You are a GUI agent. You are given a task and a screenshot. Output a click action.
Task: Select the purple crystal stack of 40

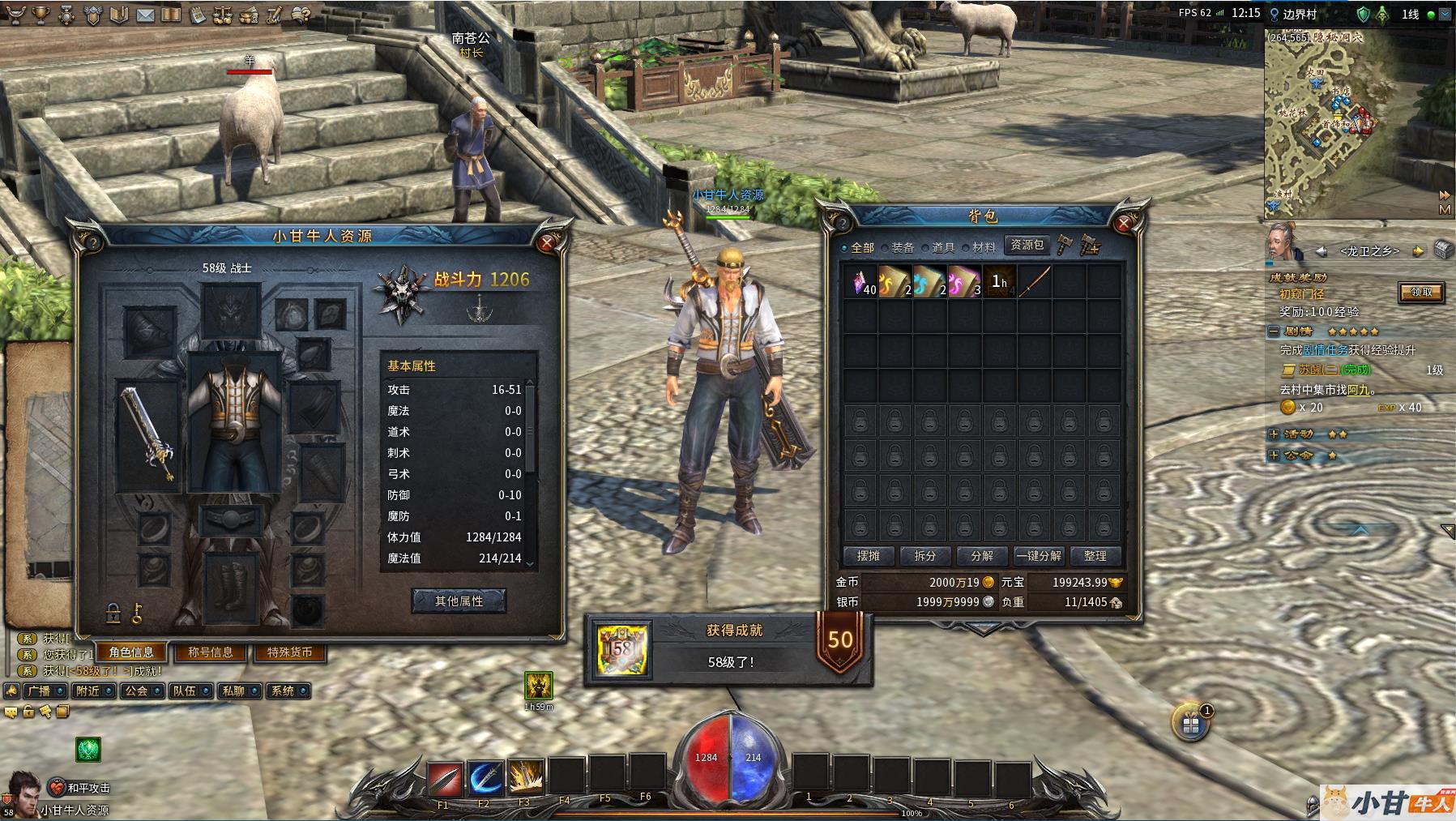click(x=860, y=282)
